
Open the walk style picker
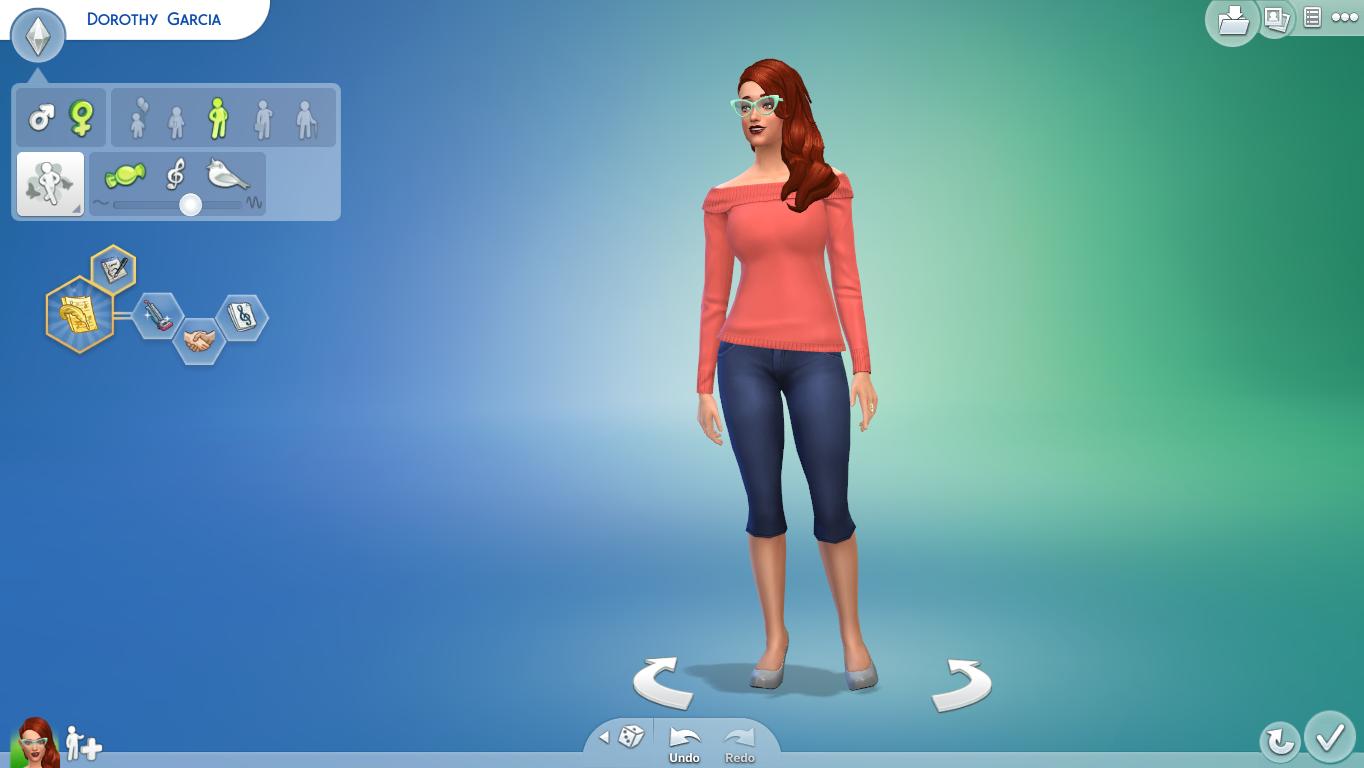pyautogui.click(x=50, y=183)
